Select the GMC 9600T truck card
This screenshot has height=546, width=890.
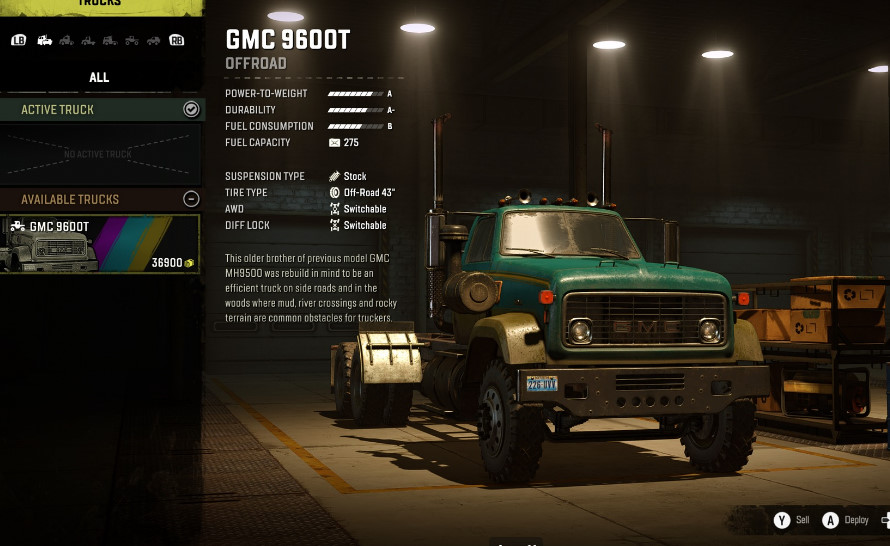point(100,244)
